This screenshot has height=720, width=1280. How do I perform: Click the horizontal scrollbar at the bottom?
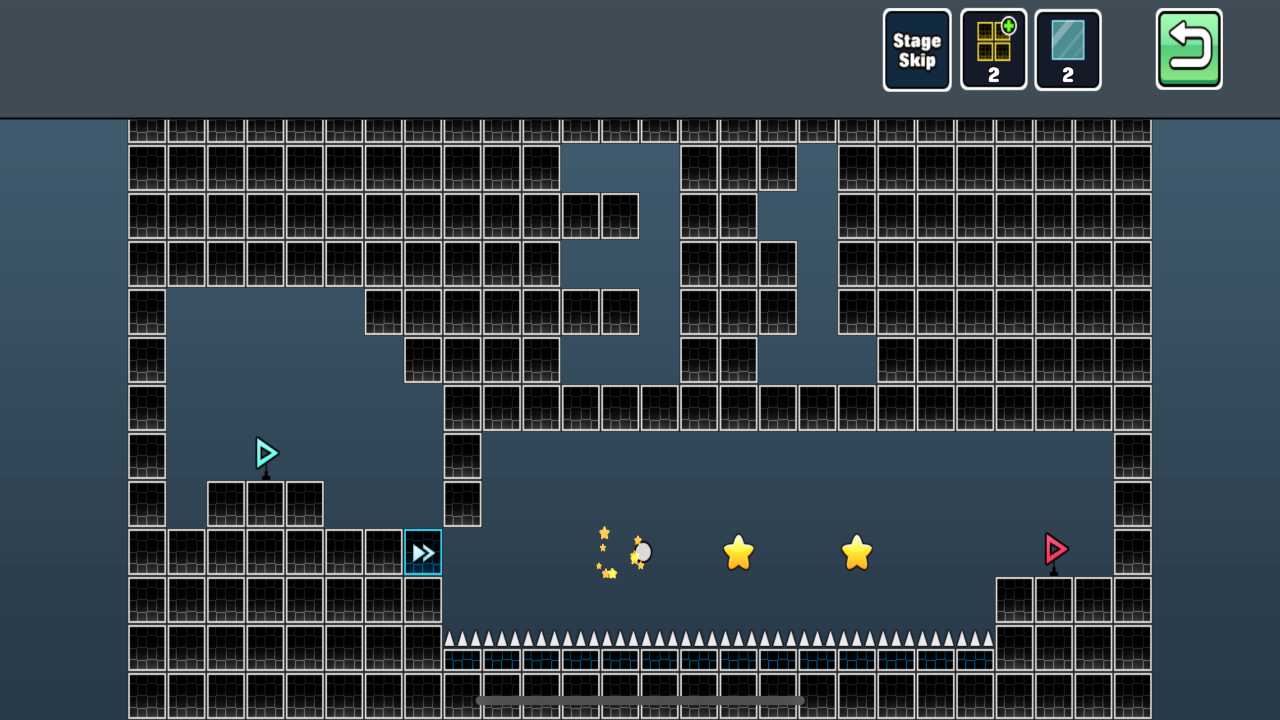pyautogui.click(x=640, y=700)
